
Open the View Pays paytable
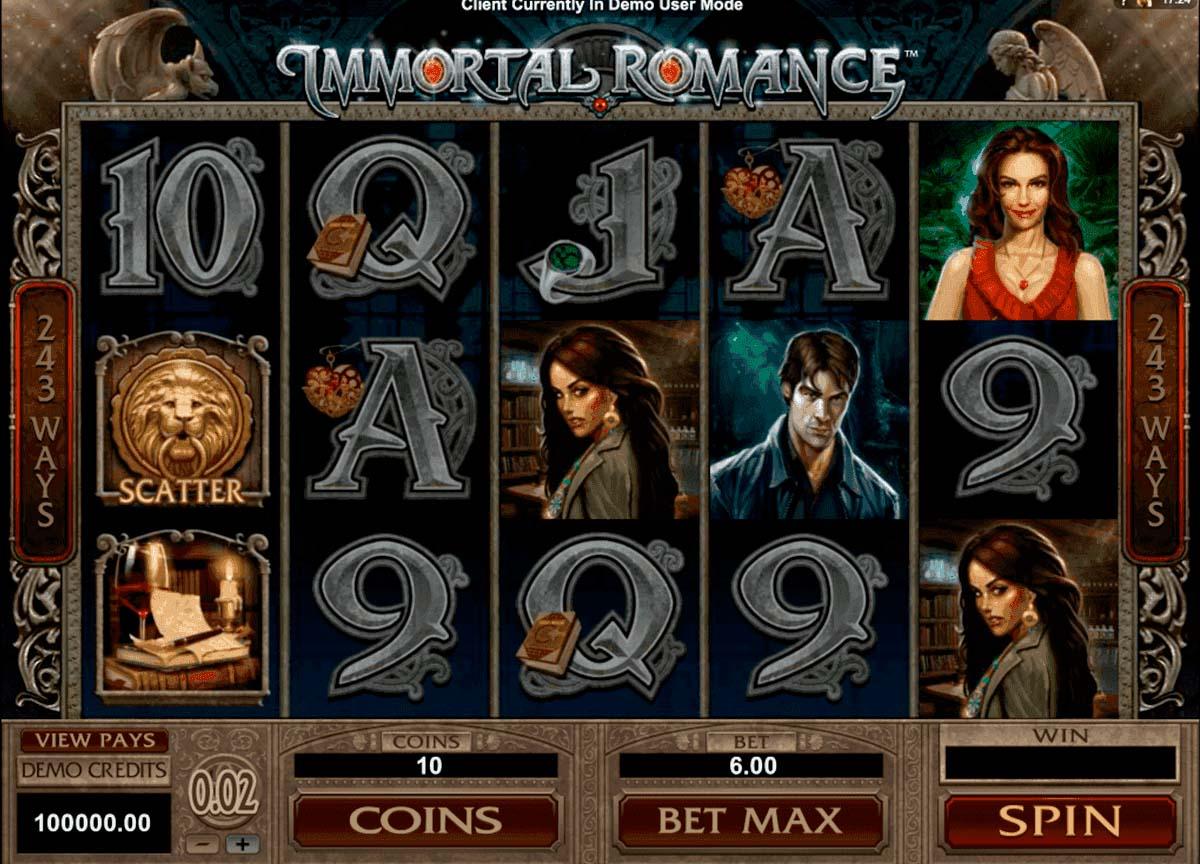95,741
